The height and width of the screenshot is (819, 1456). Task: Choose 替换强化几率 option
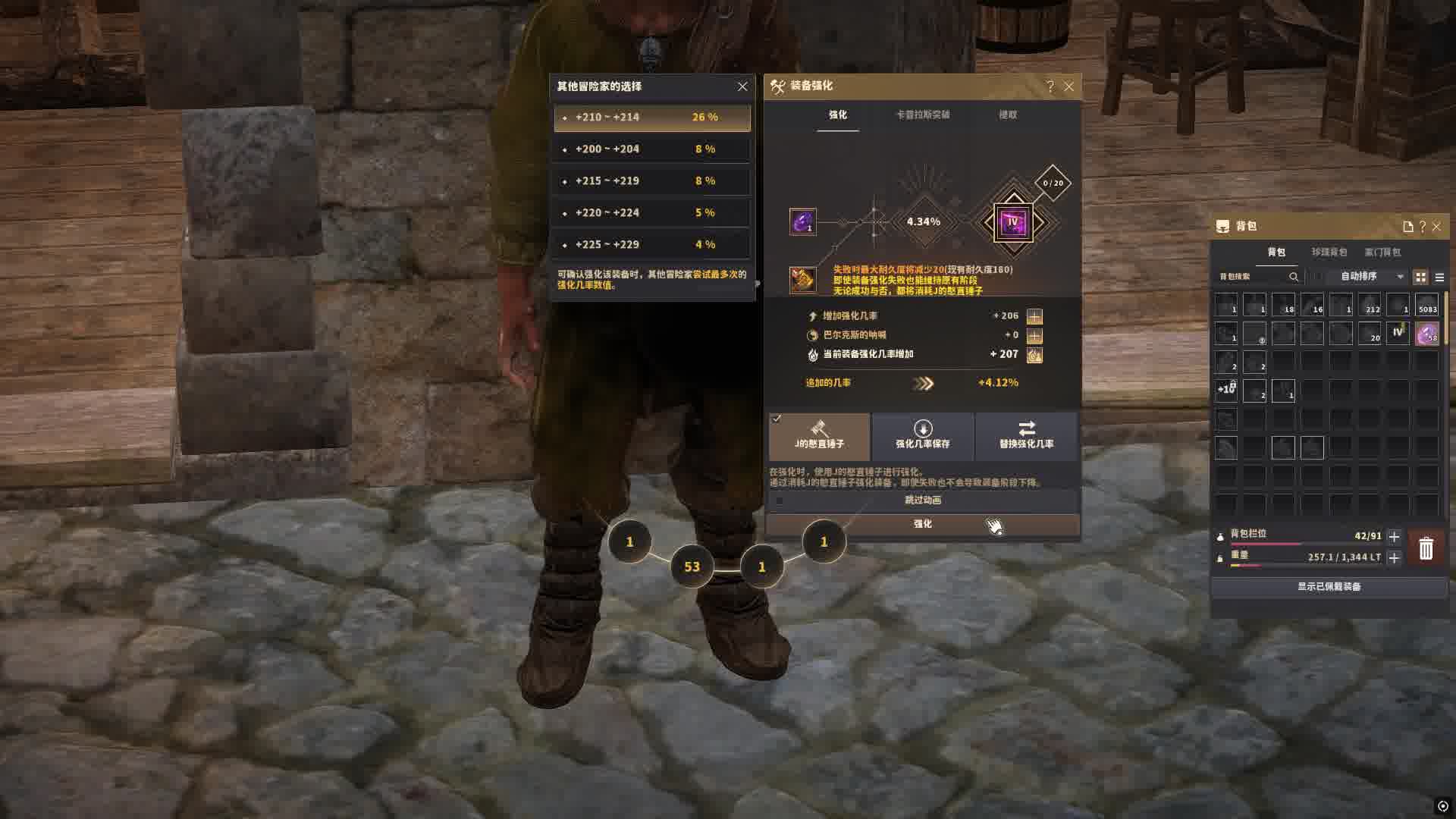[1026, 435]
